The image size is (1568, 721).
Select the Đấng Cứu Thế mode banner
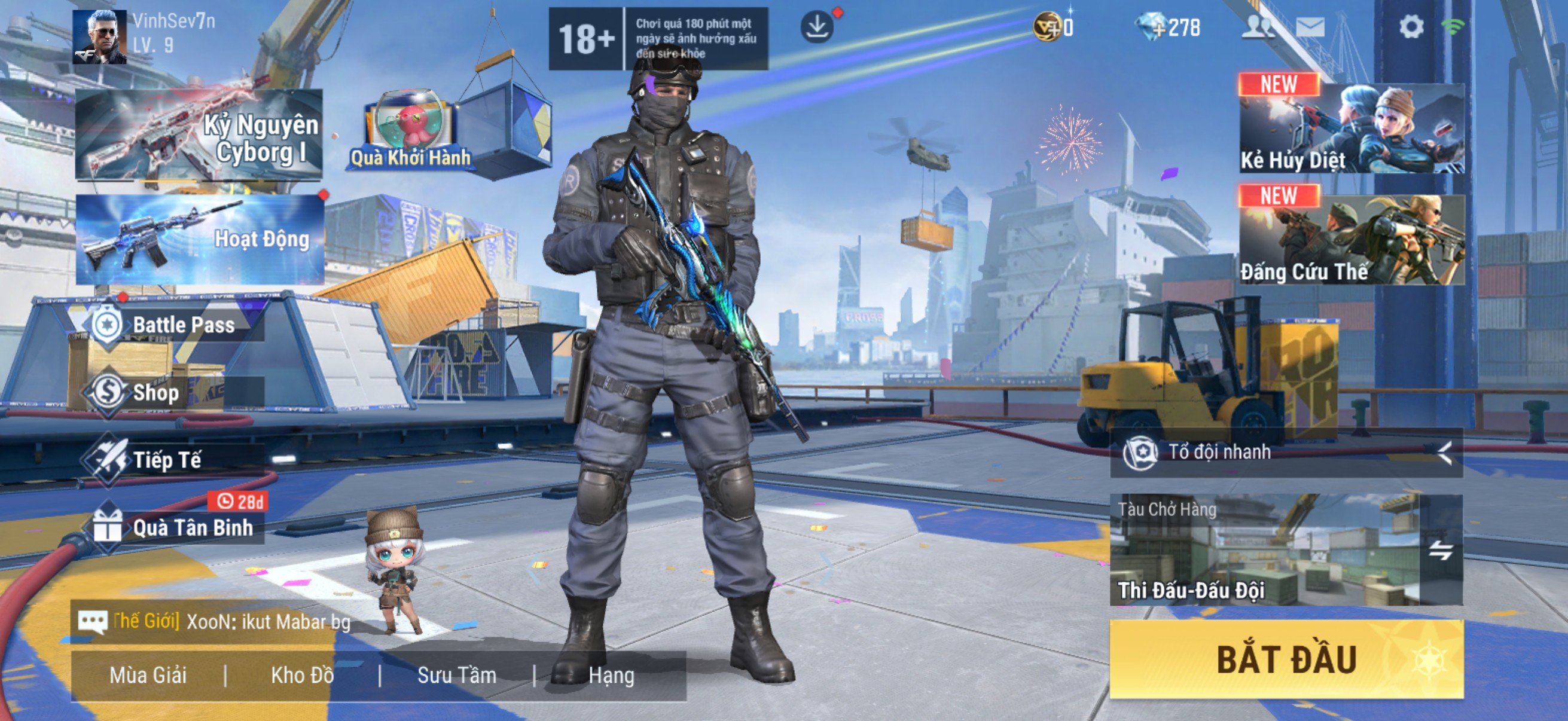pos(1352,240)
